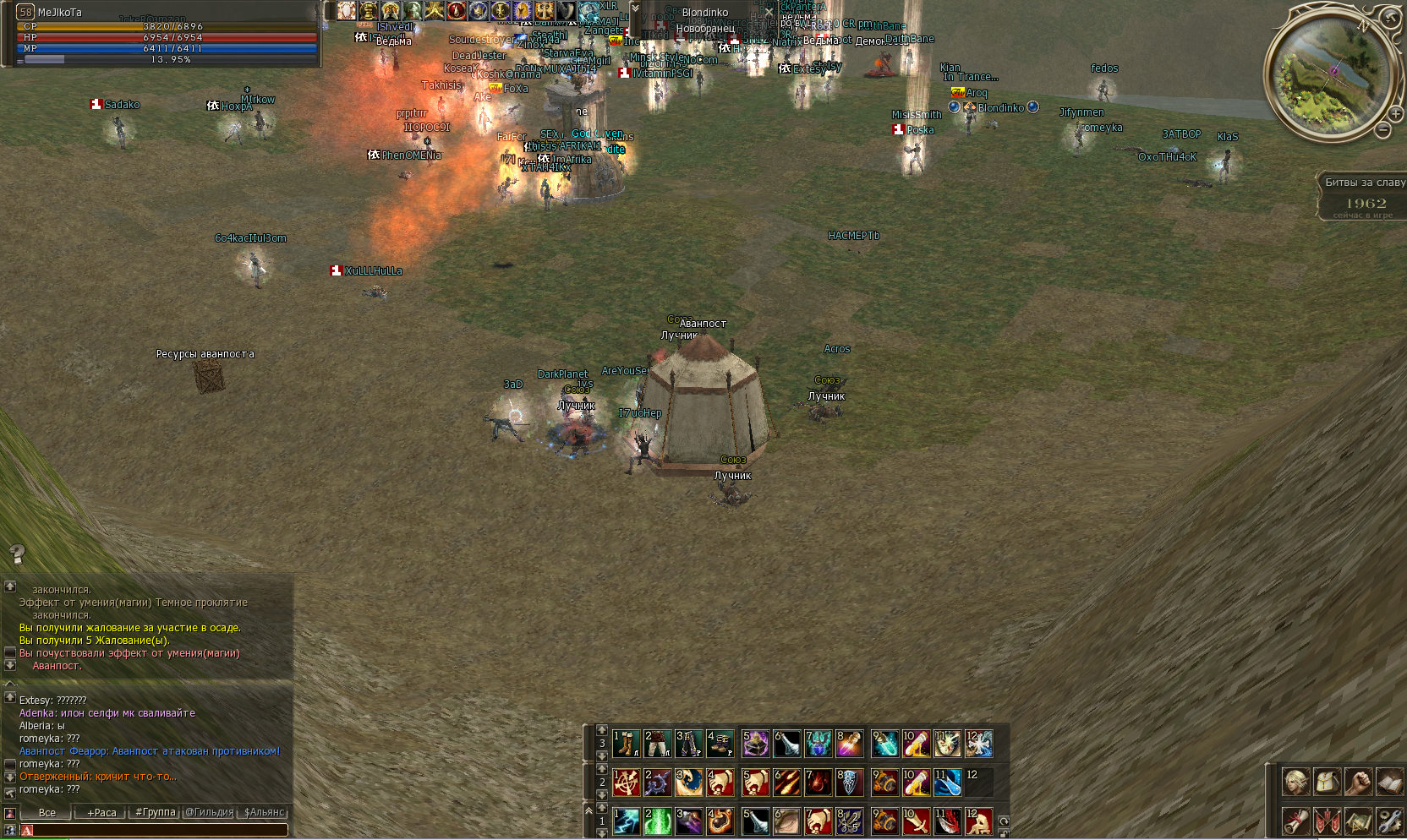Switch chat to the #Группа tab

click(156, 813)
